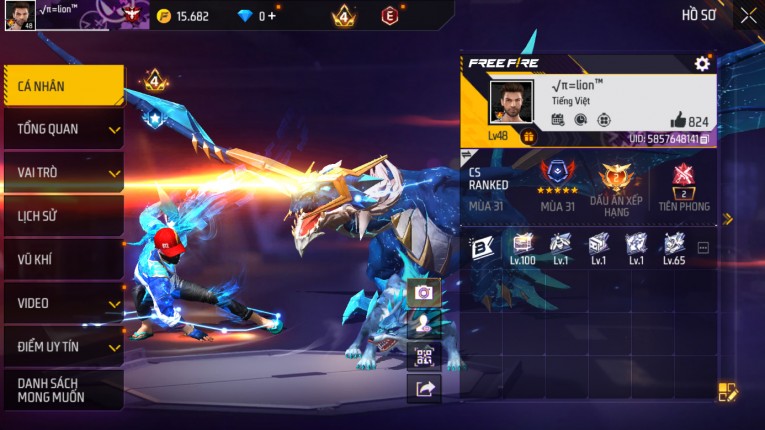The height and width of the screenshot is (430, 765).
Task: Scan the QR code button
Action: 424,356
